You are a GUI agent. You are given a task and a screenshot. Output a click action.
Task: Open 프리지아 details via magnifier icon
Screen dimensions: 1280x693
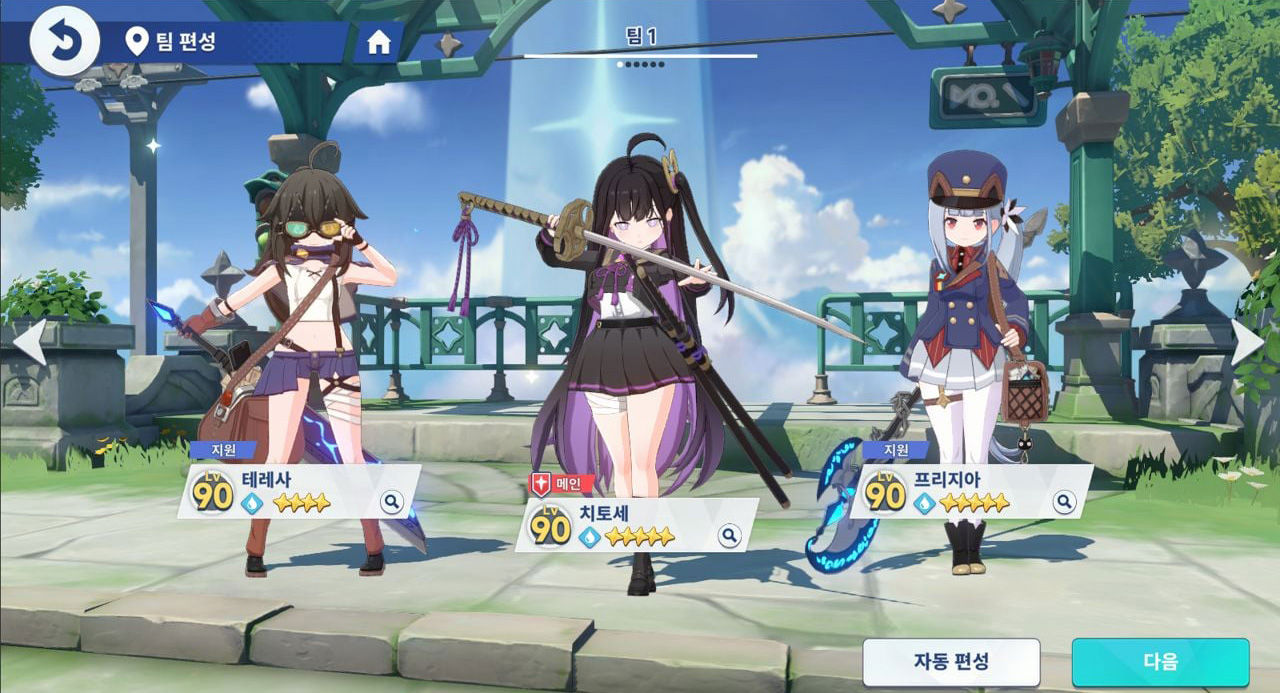coord(1061,502)
